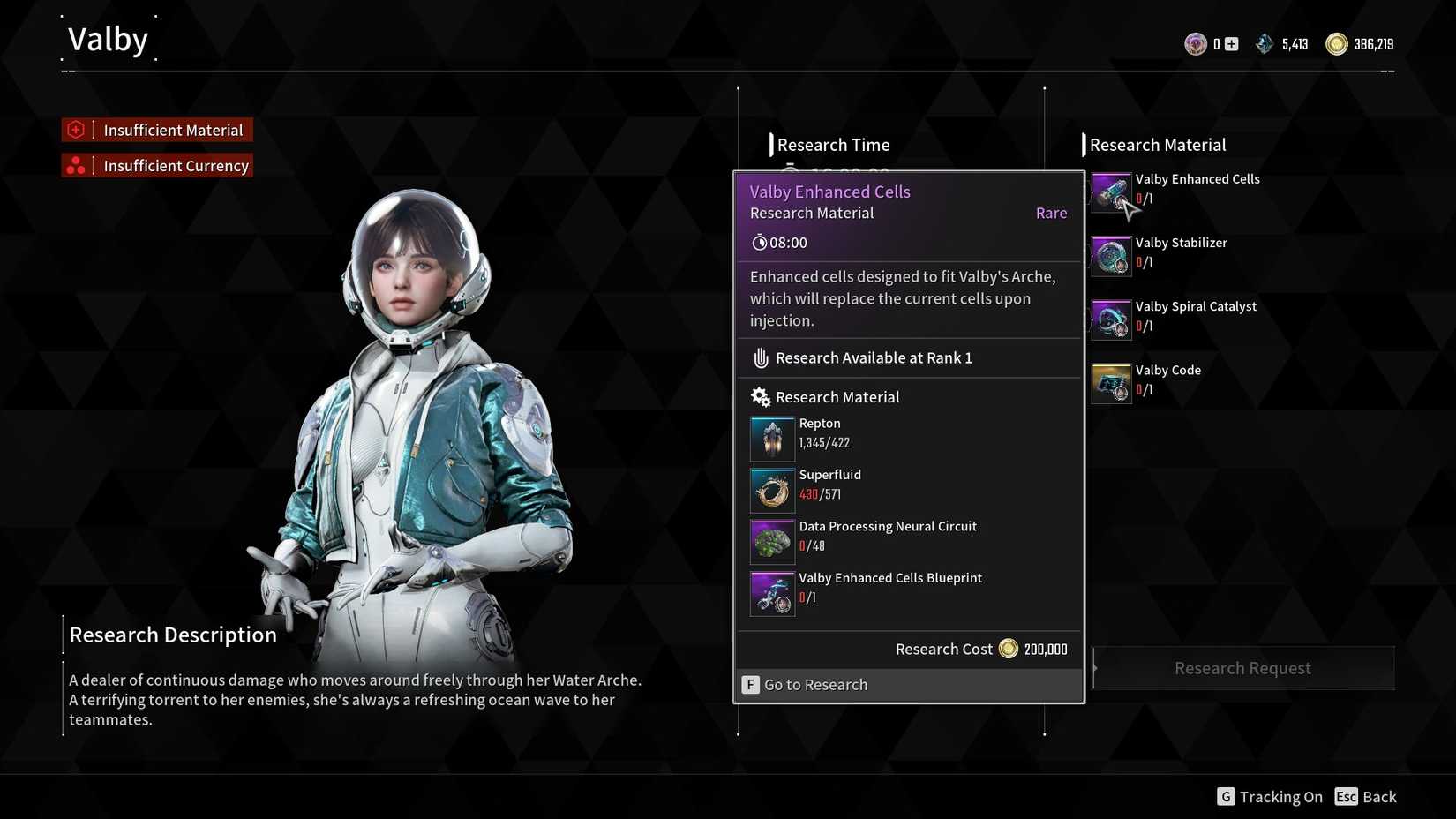The image size is (1456, 819).
Task: Select the Research Time section heading
Action: point(830,144)
